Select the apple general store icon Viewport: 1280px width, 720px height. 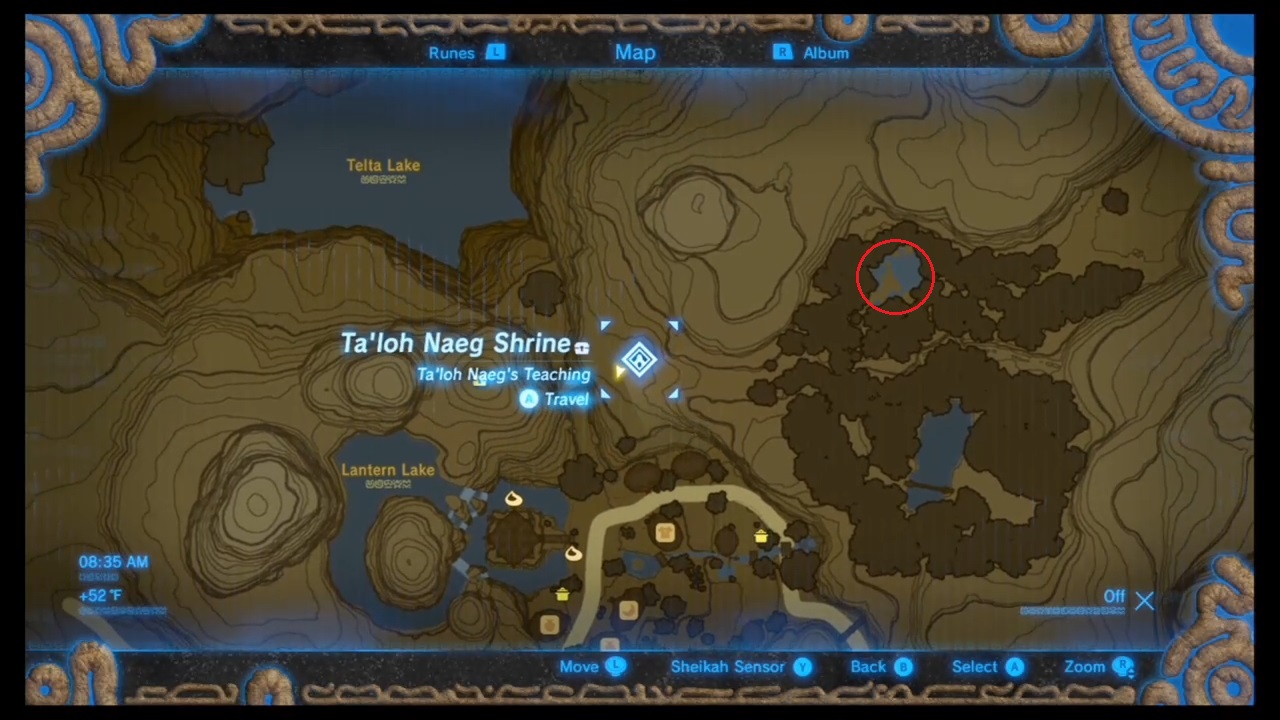click(x=550, y=625)
